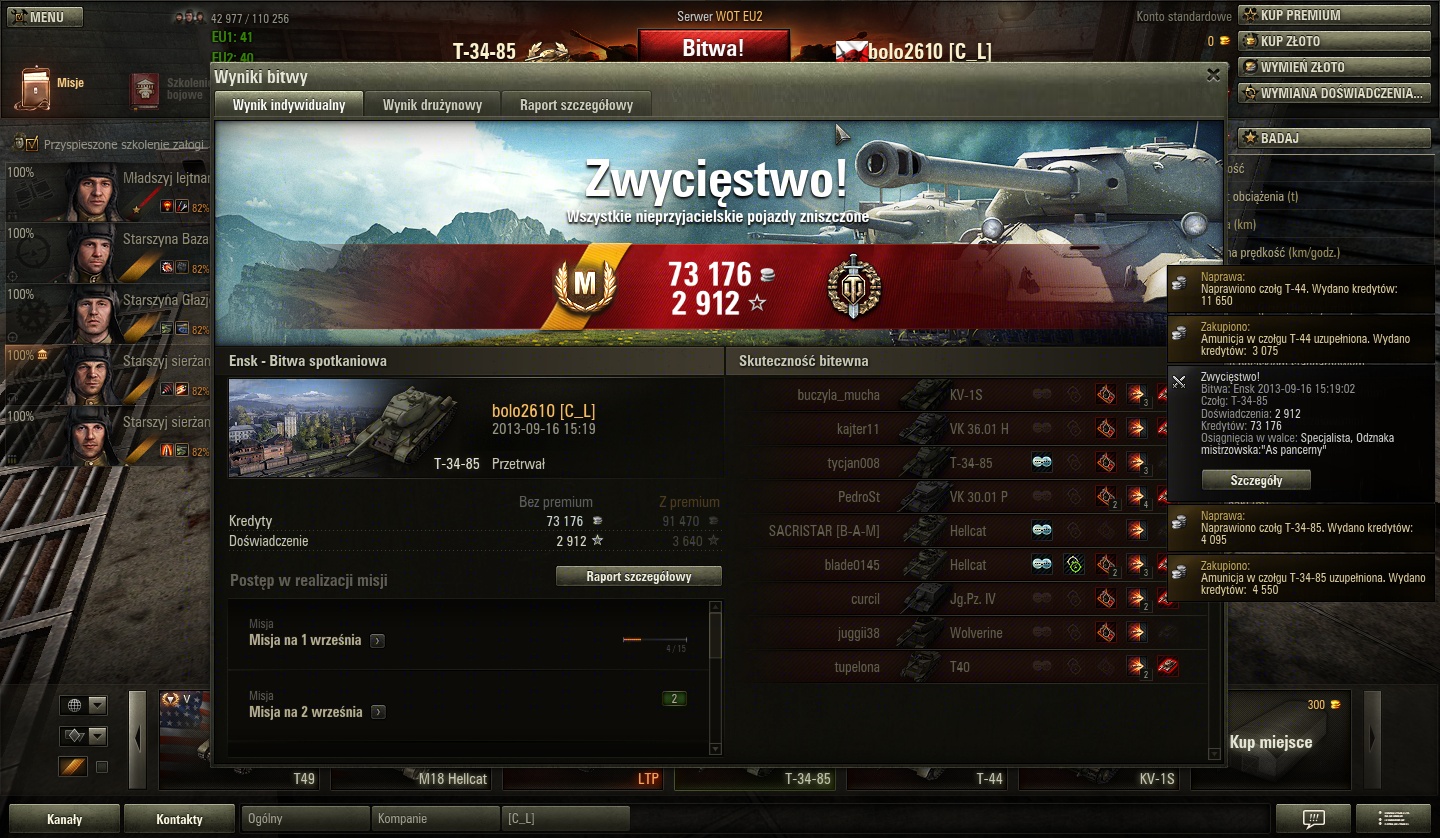The height and width of the screenshot is (838, 1440).
Task: Open the BADAJ research button
Action: (x=1334, y=138)
